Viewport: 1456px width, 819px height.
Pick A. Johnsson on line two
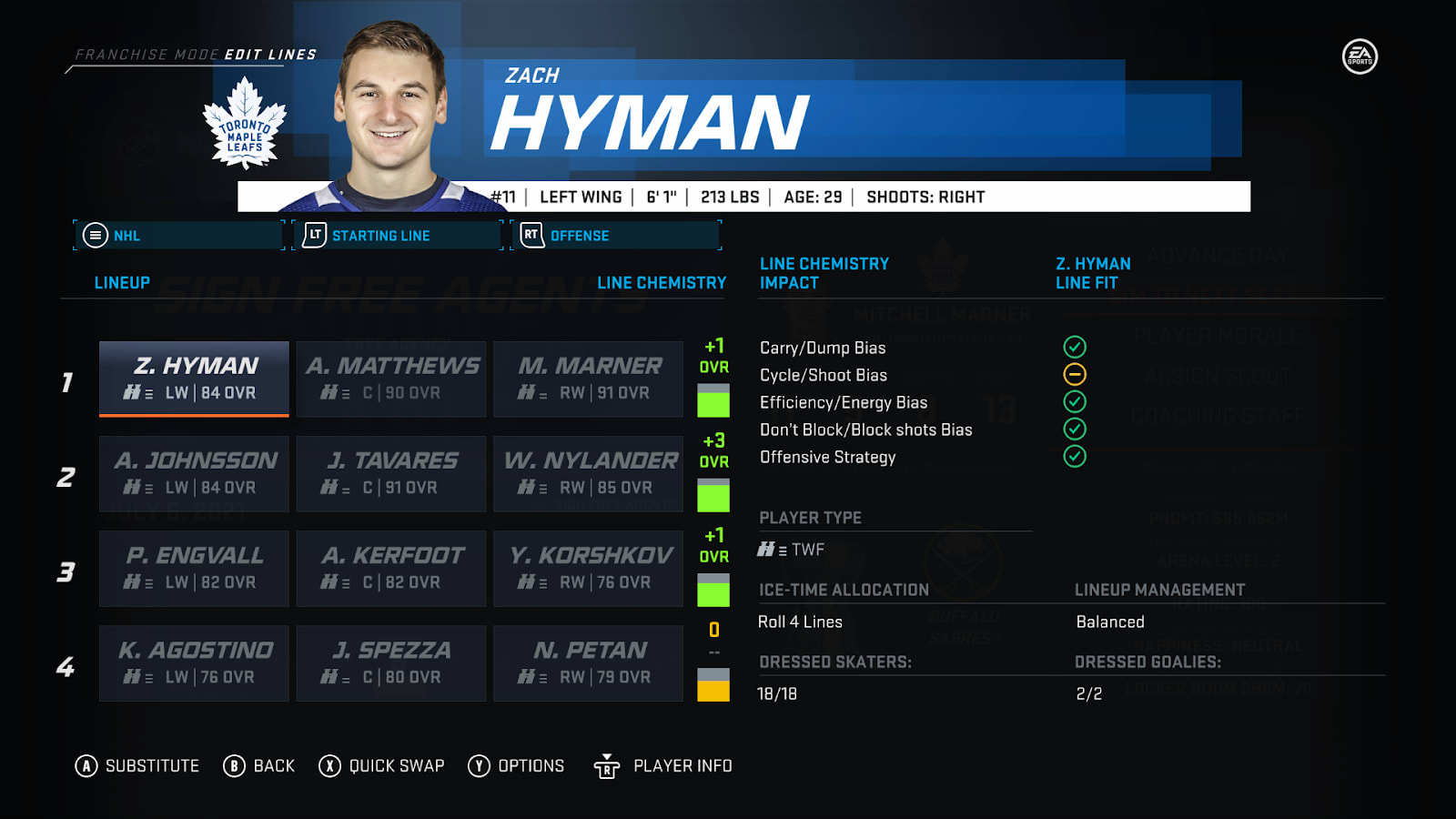[x=194, y=473]
